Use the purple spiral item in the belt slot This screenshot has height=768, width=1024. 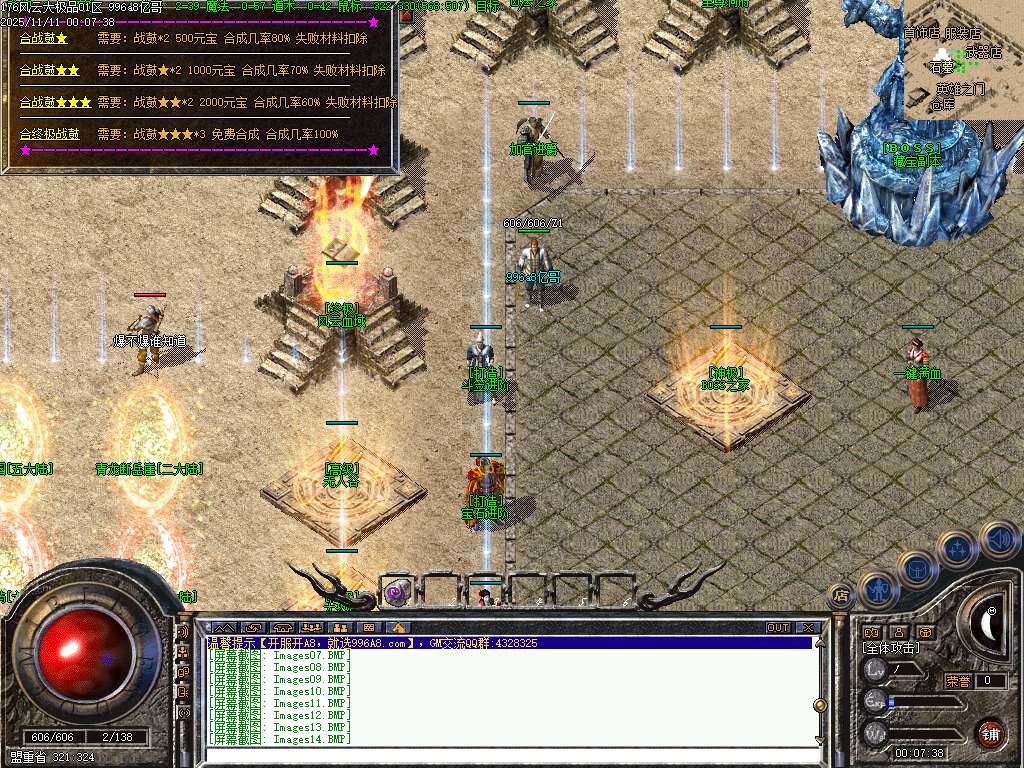coord(396,592)
